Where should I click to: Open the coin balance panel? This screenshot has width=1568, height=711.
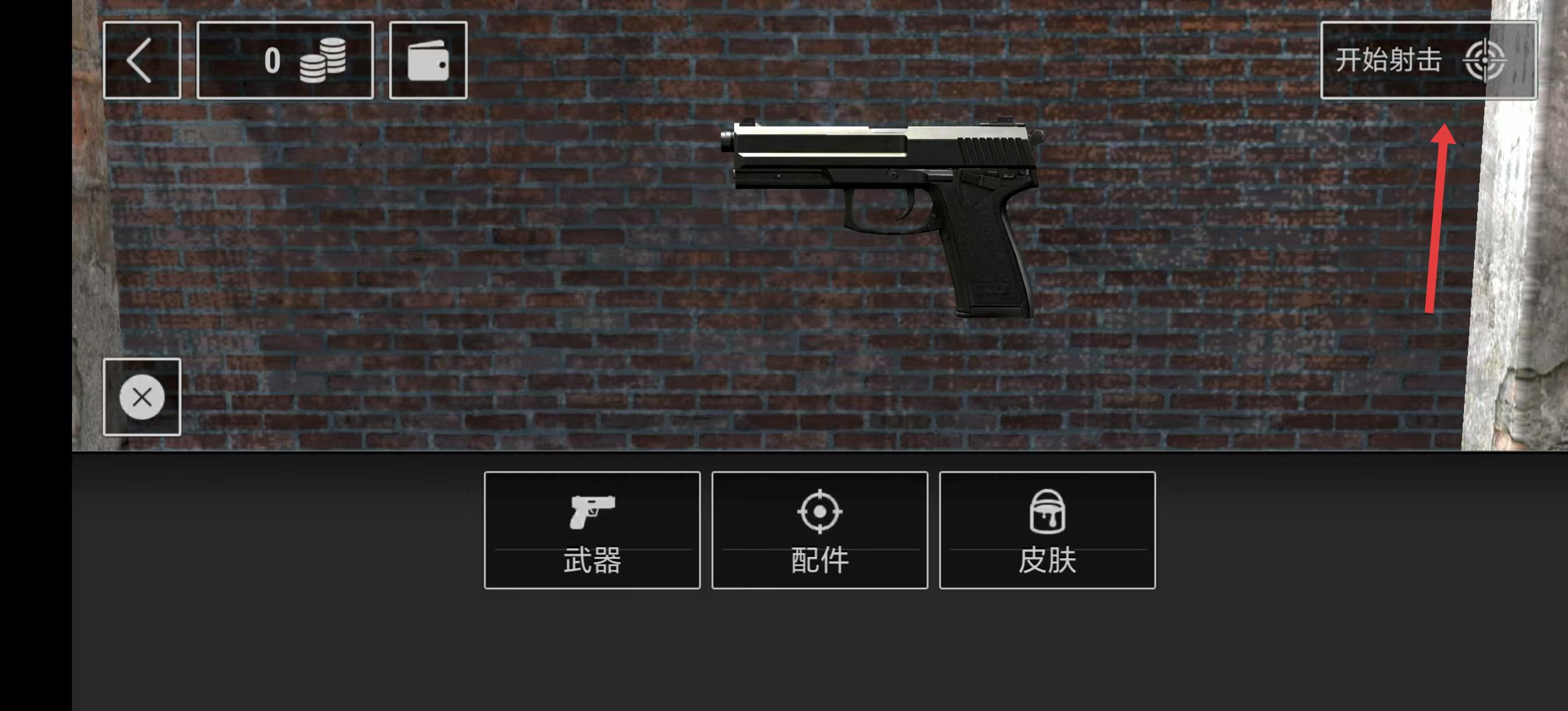pos(285,60)
